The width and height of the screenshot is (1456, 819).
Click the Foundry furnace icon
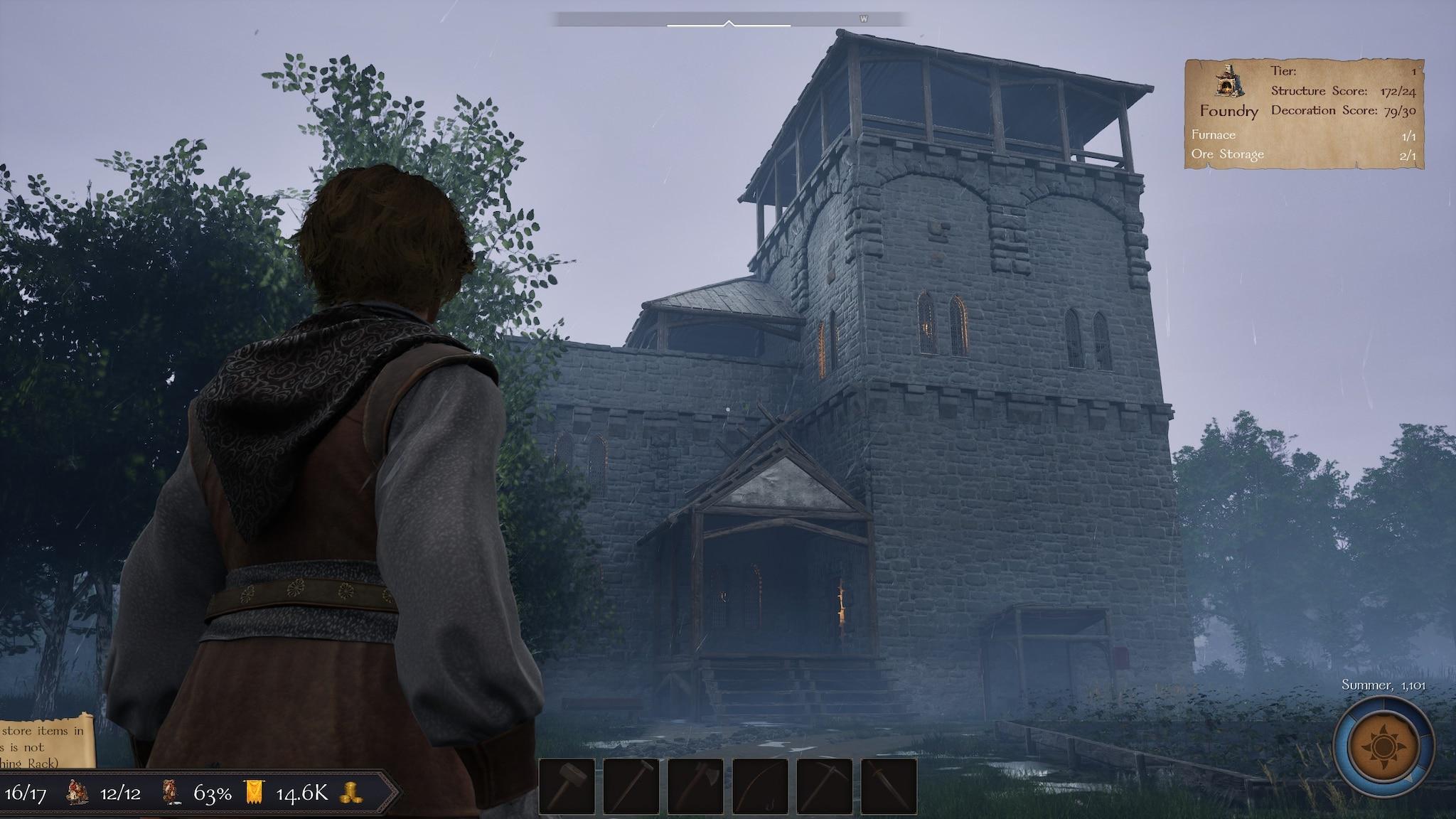coord(1228,81)
